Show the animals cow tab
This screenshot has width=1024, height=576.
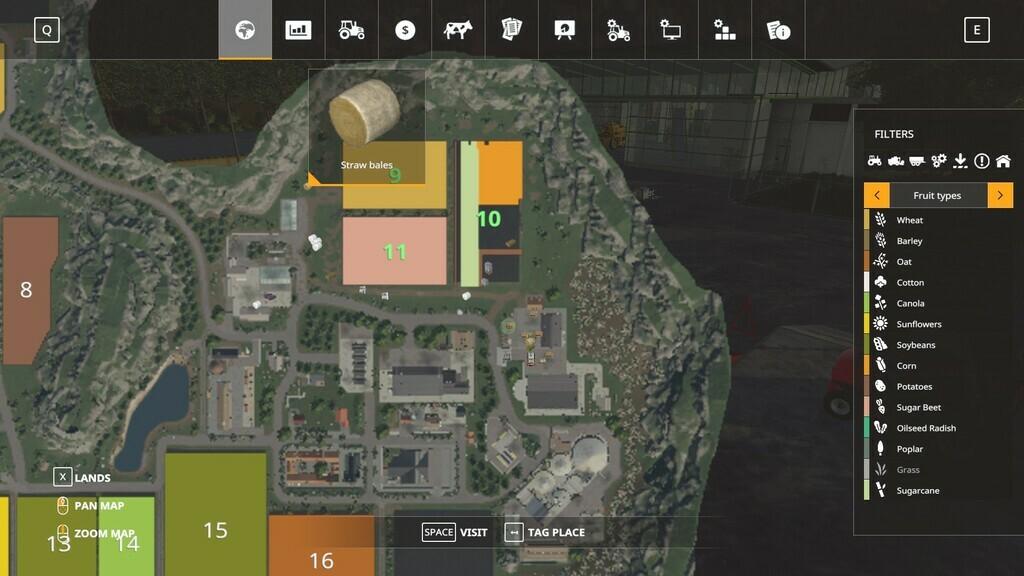[x=459, y=30]
